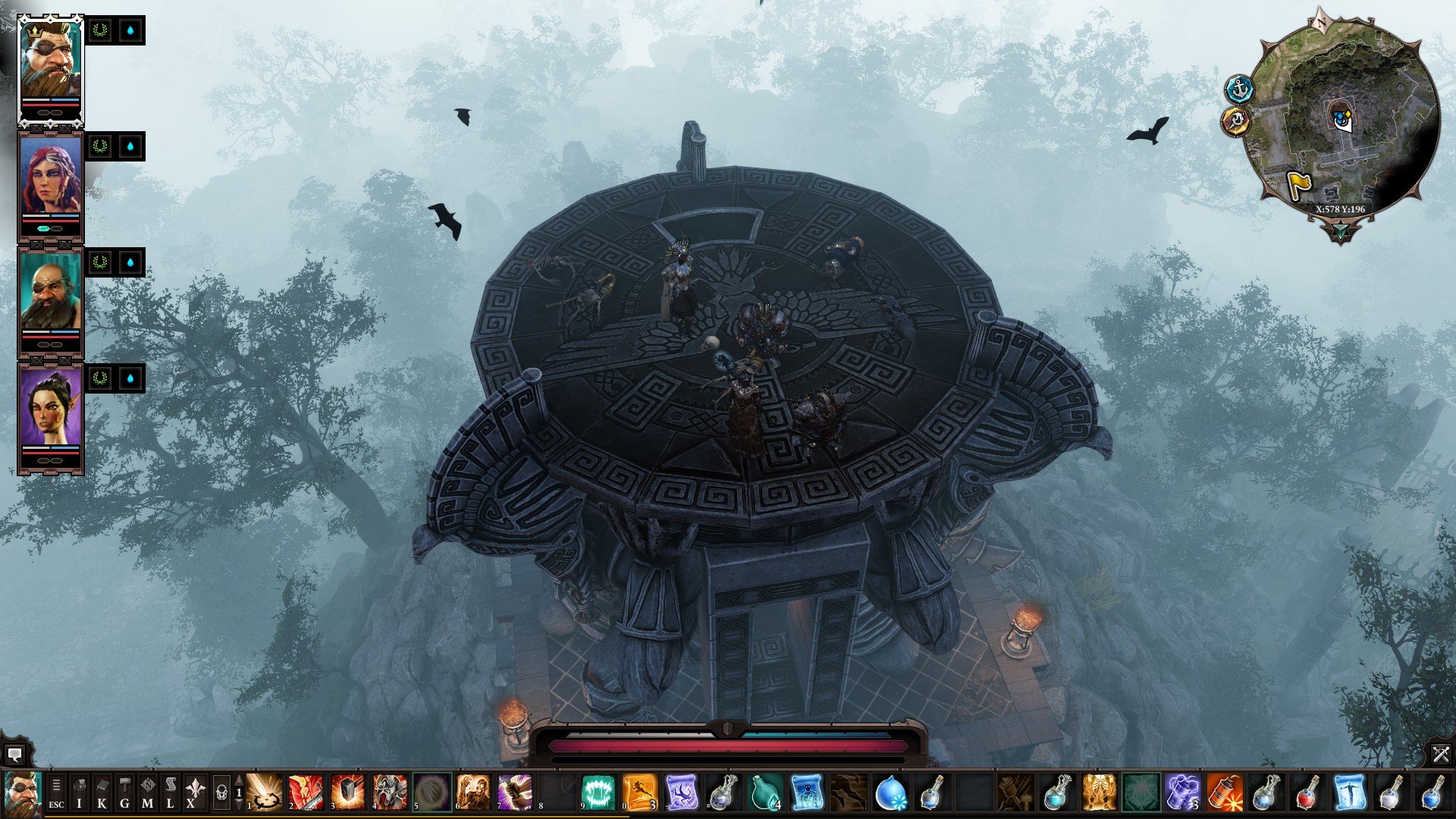Screen dimensions: 1456x819
Task: Use the orange running figure scroll
Action: tap(639, 793)
